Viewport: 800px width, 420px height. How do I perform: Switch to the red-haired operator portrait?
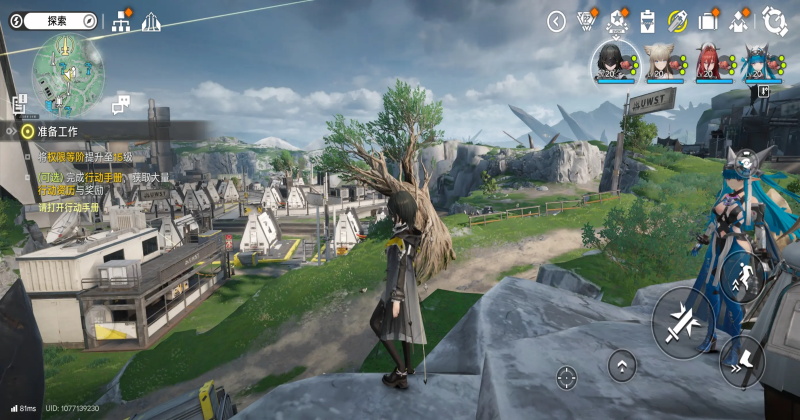pos(707,62)
